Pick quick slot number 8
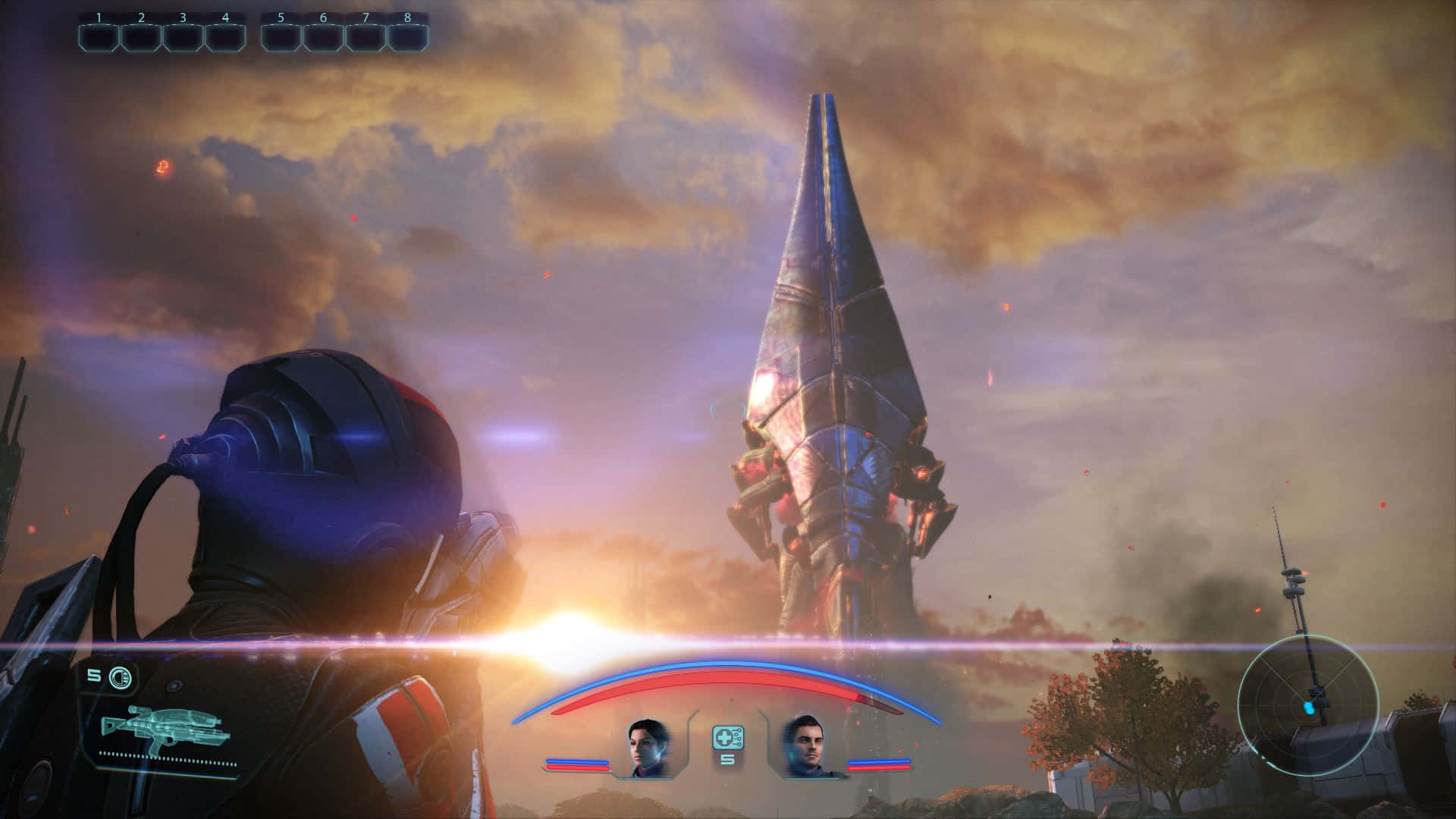1456x819 pixels. [408, 37]
